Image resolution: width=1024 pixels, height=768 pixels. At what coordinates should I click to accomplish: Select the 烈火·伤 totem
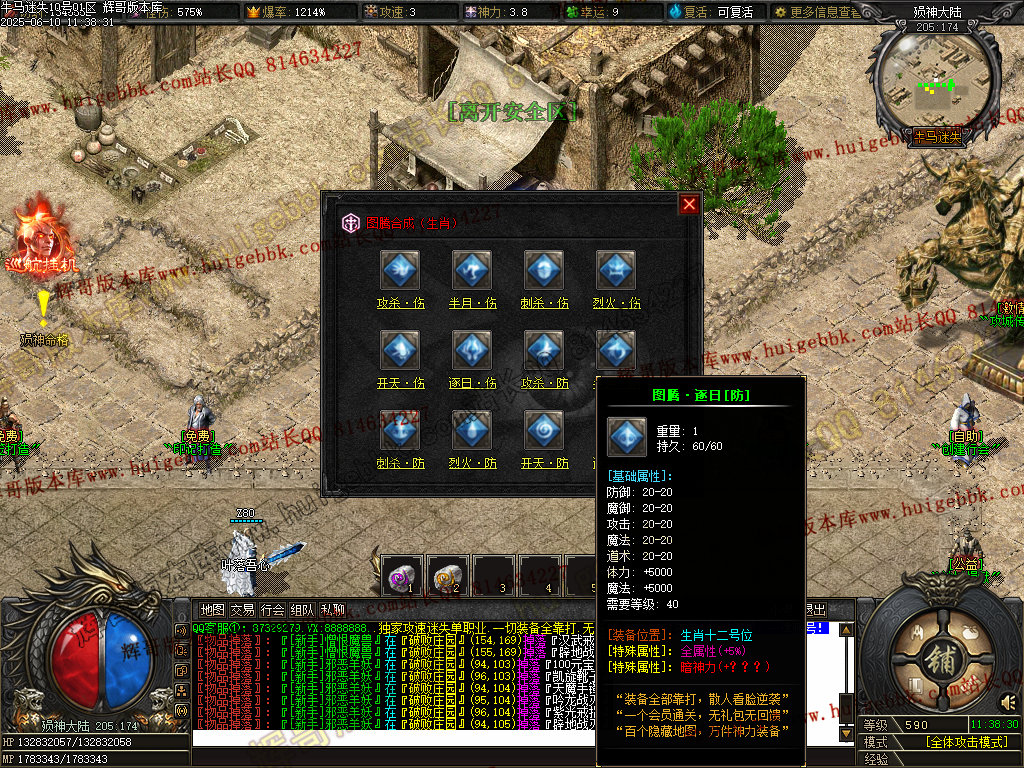coord(617,271)
